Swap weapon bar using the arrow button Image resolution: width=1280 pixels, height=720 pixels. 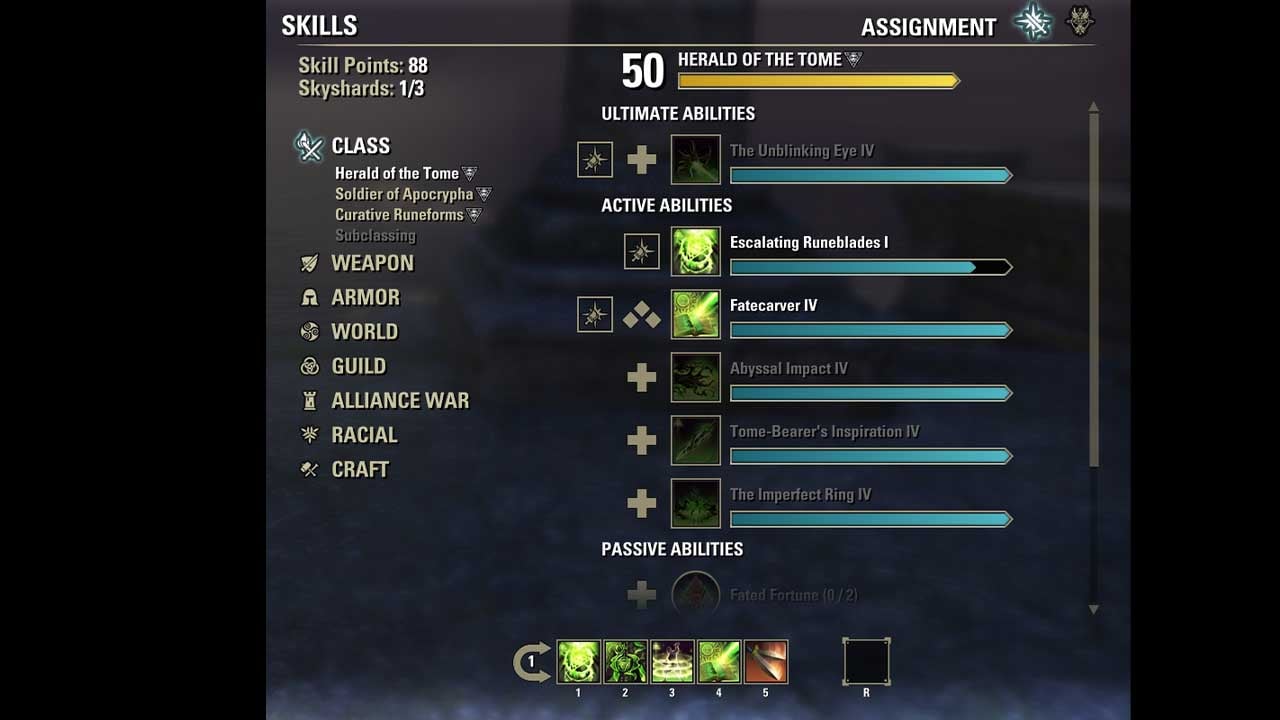click(532, 662)
